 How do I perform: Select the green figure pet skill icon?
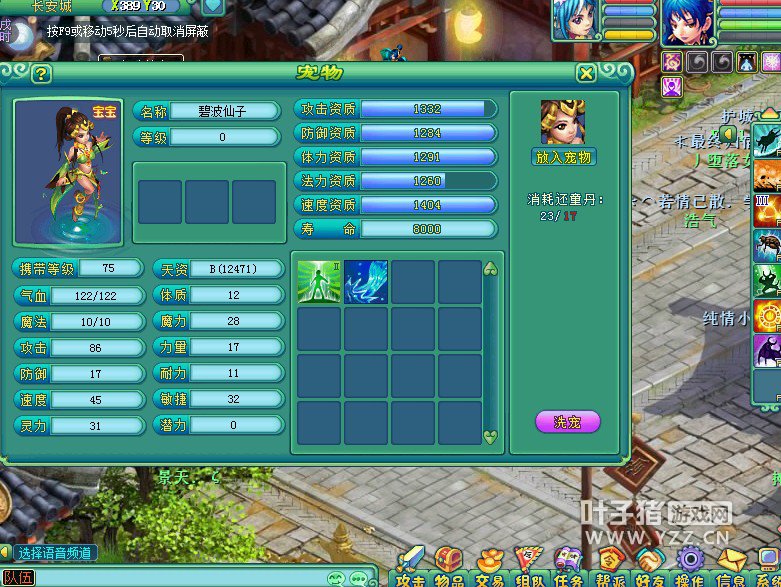pyautogui.click(x=319, y=281)
